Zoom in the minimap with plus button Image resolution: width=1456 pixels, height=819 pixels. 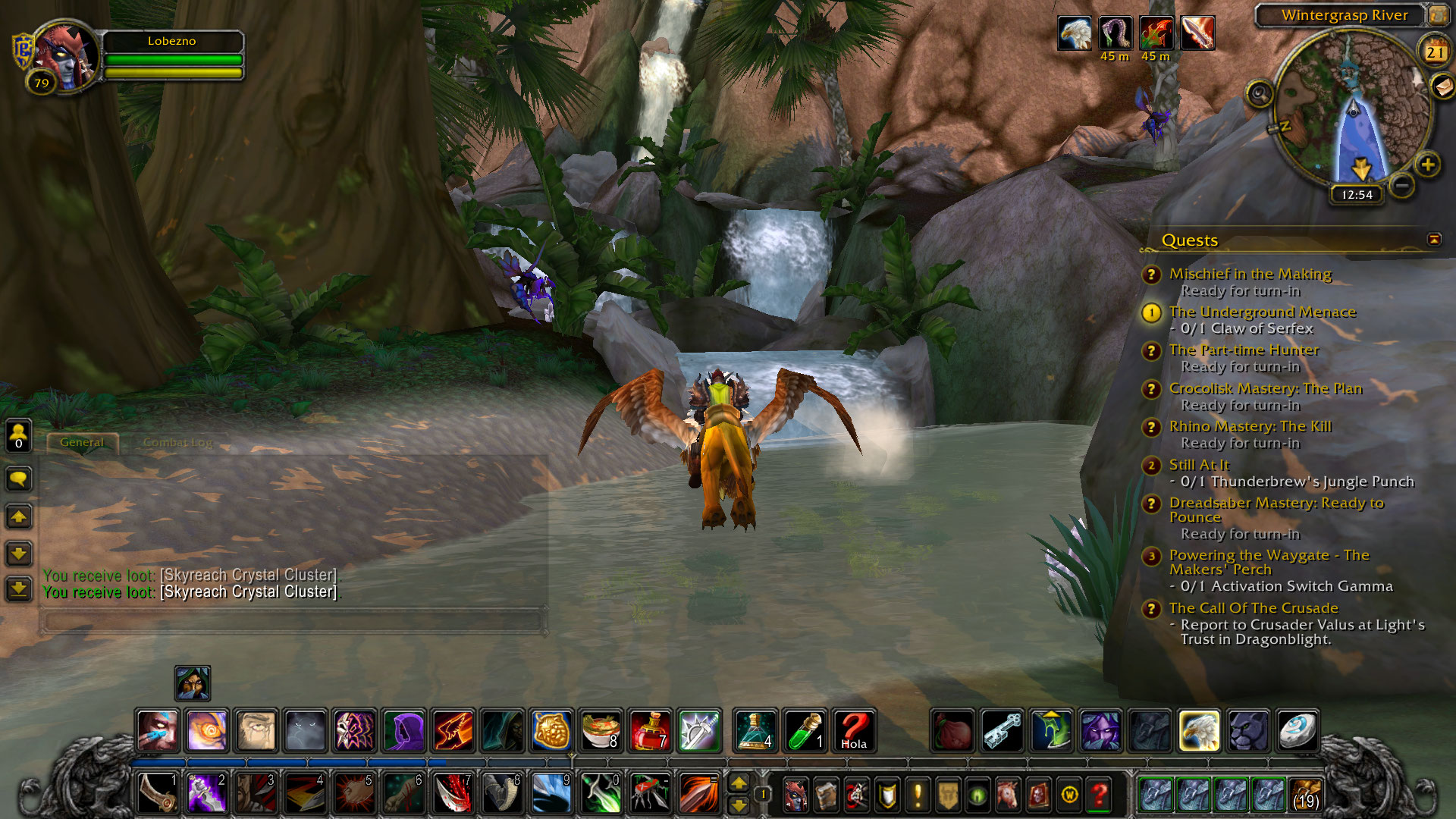1428,165
